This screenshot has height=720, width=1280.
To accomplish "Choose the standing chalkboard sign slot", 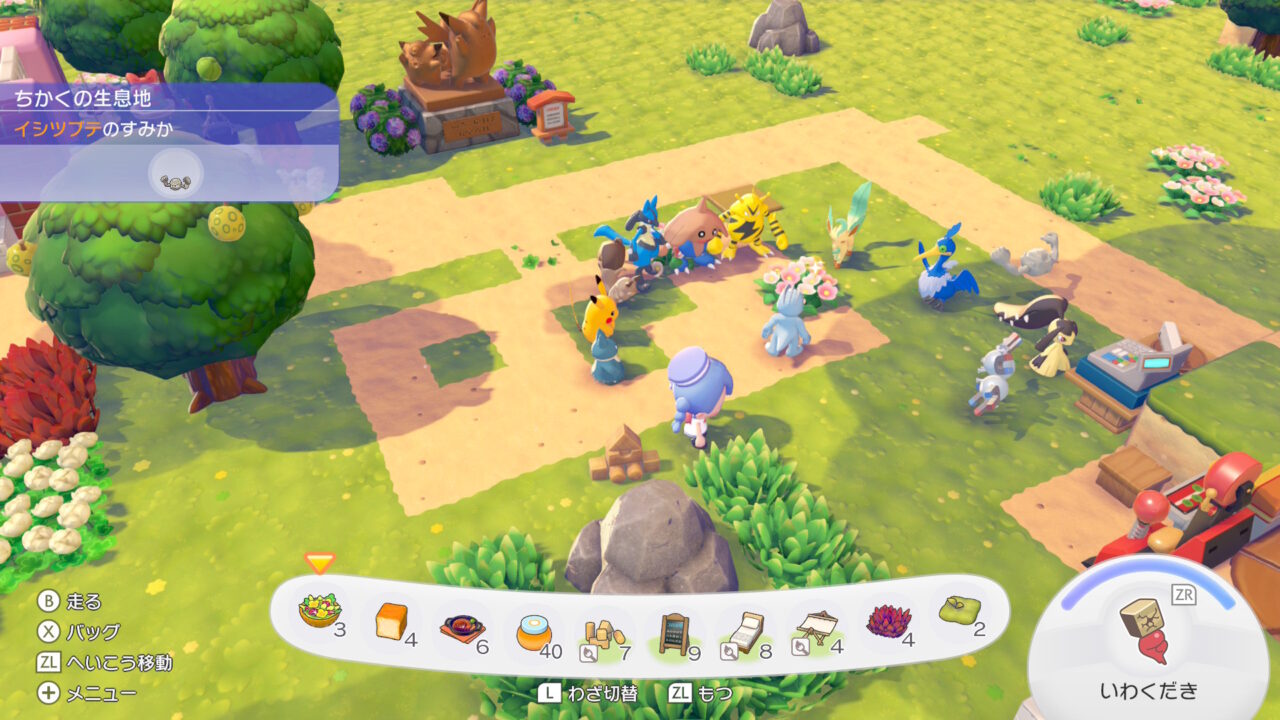I will (676, 634).
